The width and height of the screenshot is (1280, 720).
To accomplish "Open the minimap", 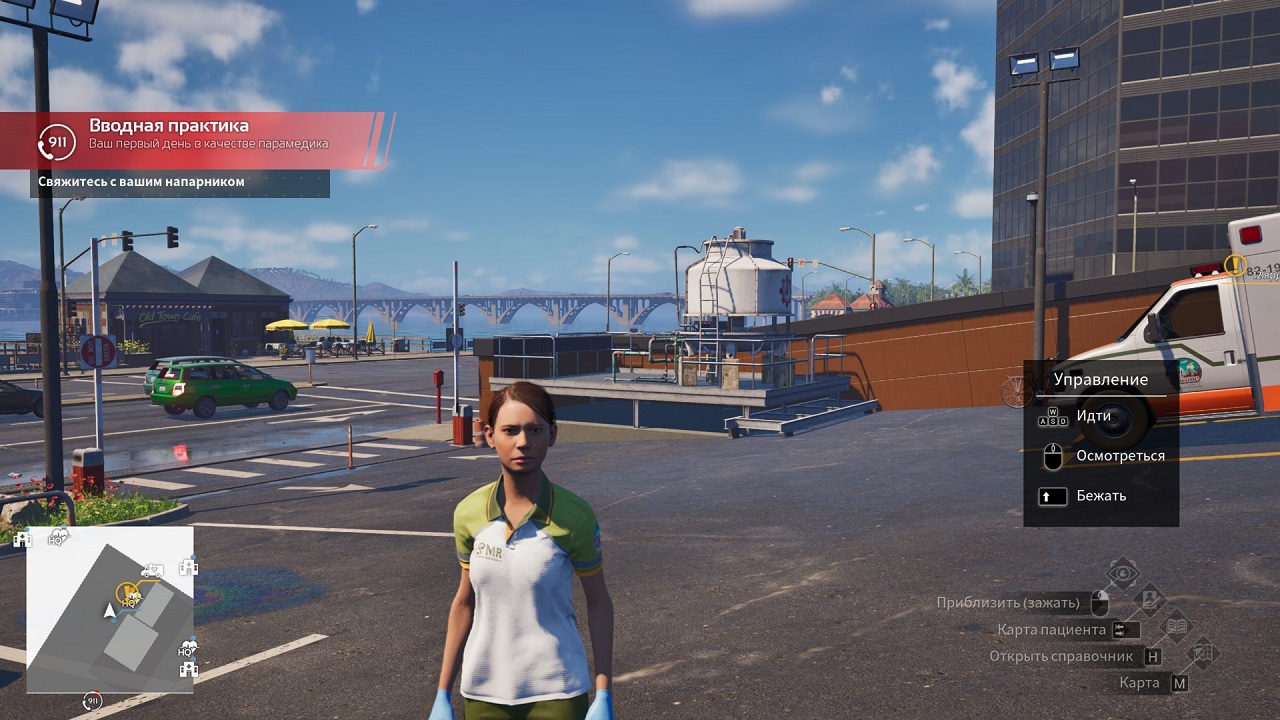I will click(x=110, y=610).
